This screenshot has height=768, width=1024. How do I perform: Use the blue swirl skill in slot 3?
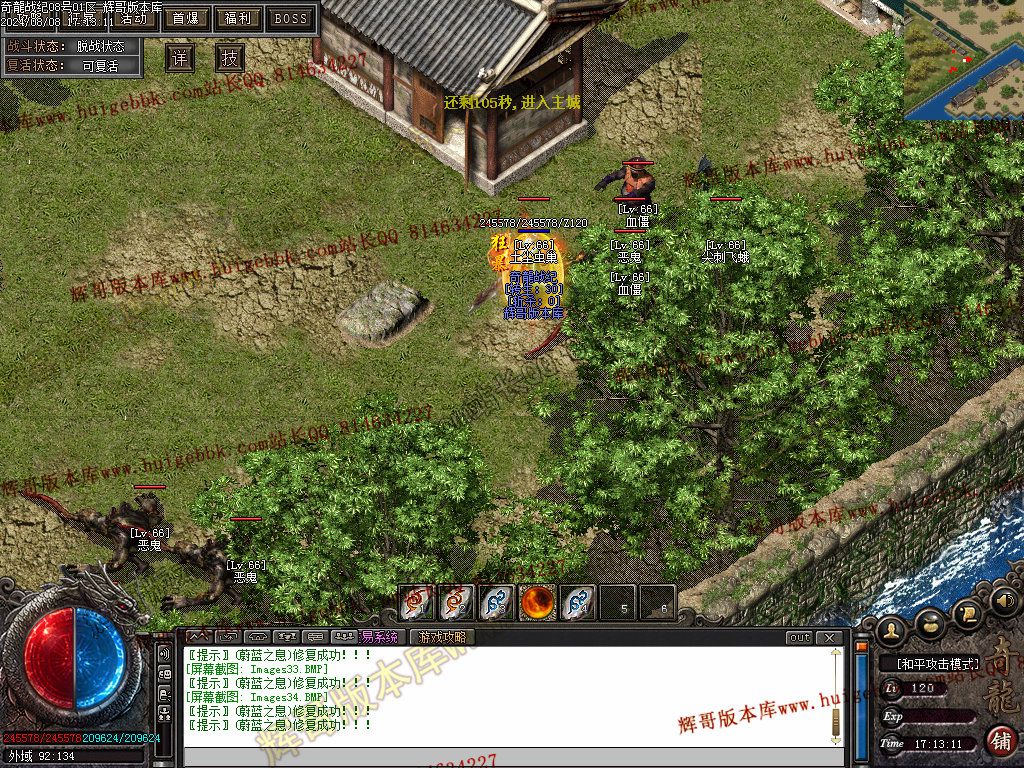coord(497,602)
